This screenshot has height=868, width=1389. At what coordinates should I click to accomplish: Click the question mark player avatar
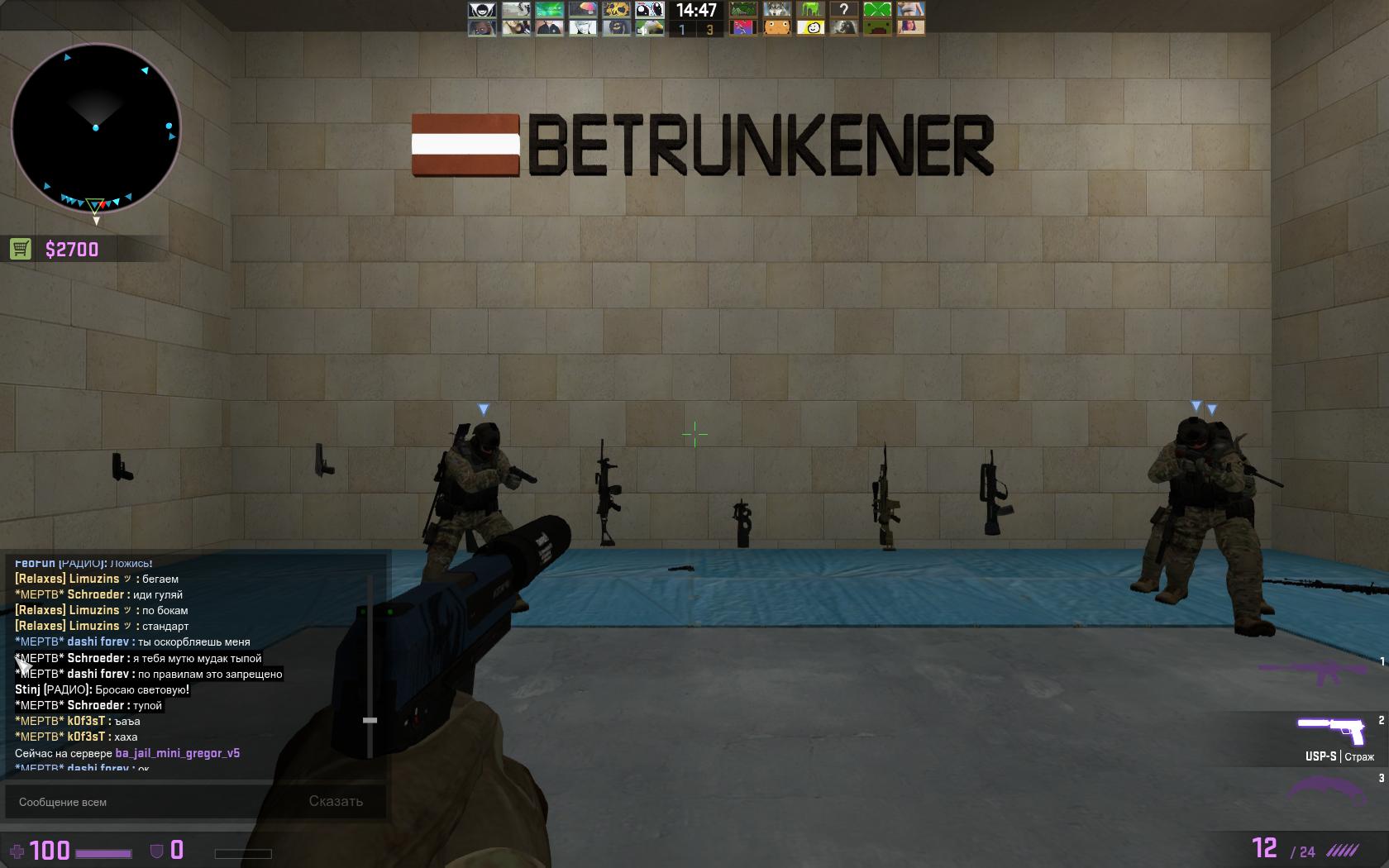[843, 10]
